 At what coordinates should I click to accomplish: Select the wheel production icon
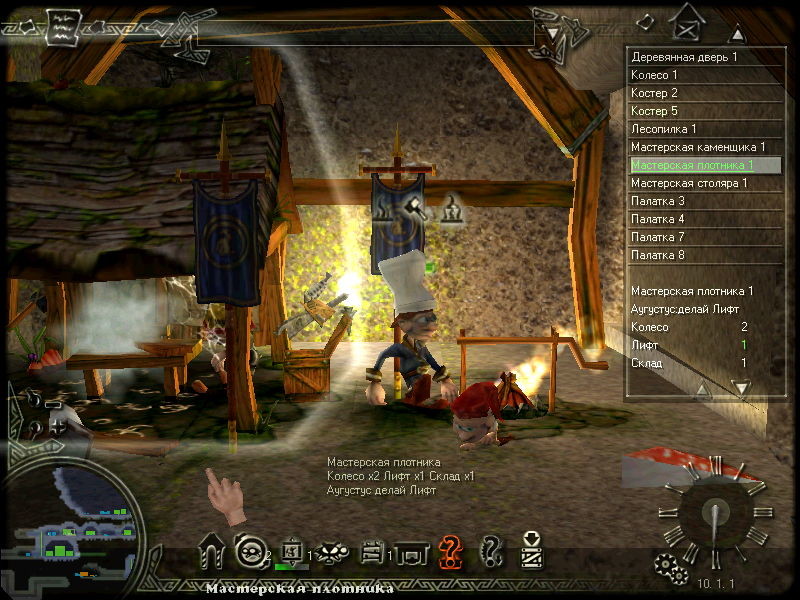coord(247,550)
